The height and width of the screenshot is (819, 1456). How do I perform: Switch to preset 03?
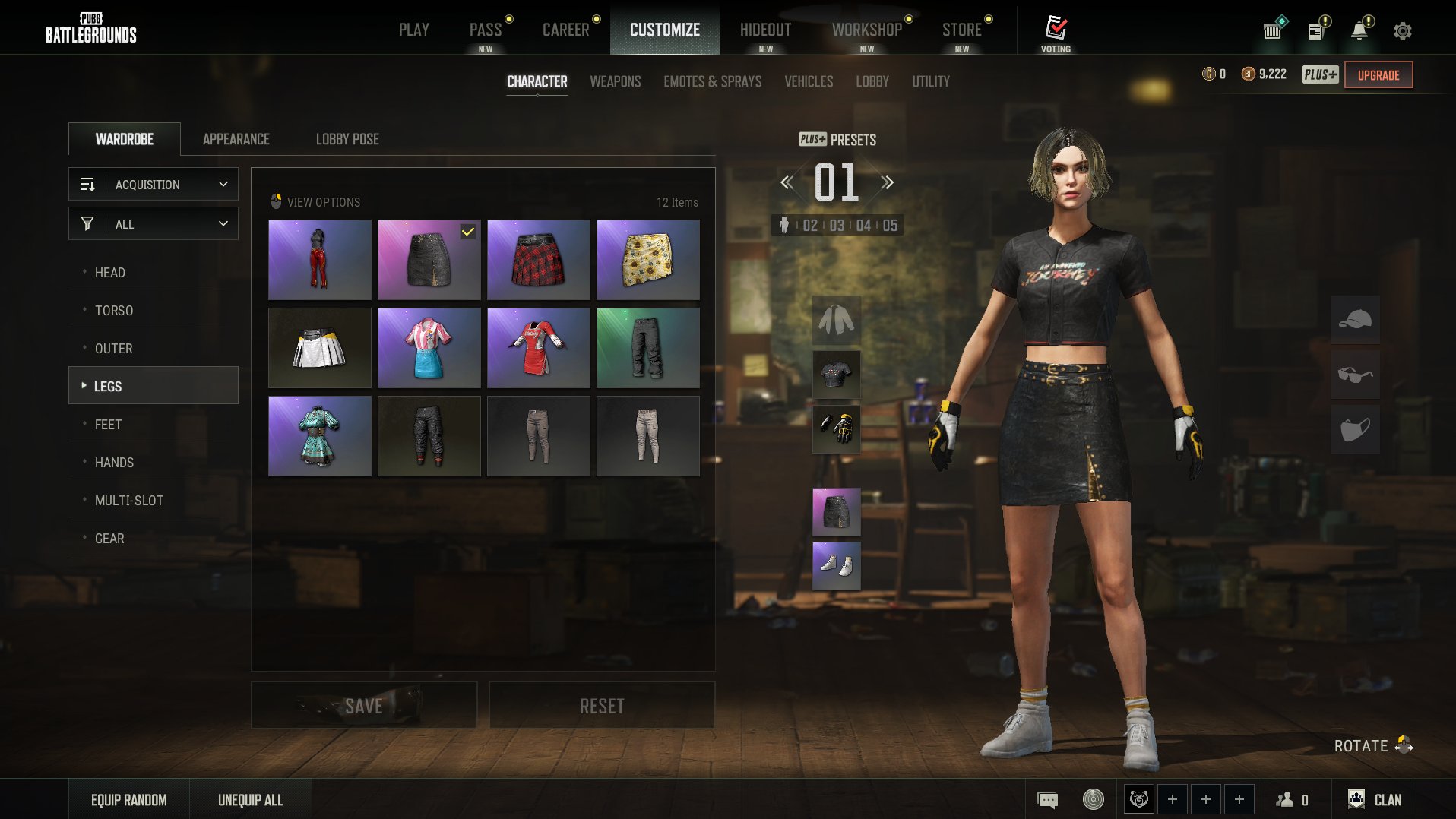(837, 226)
